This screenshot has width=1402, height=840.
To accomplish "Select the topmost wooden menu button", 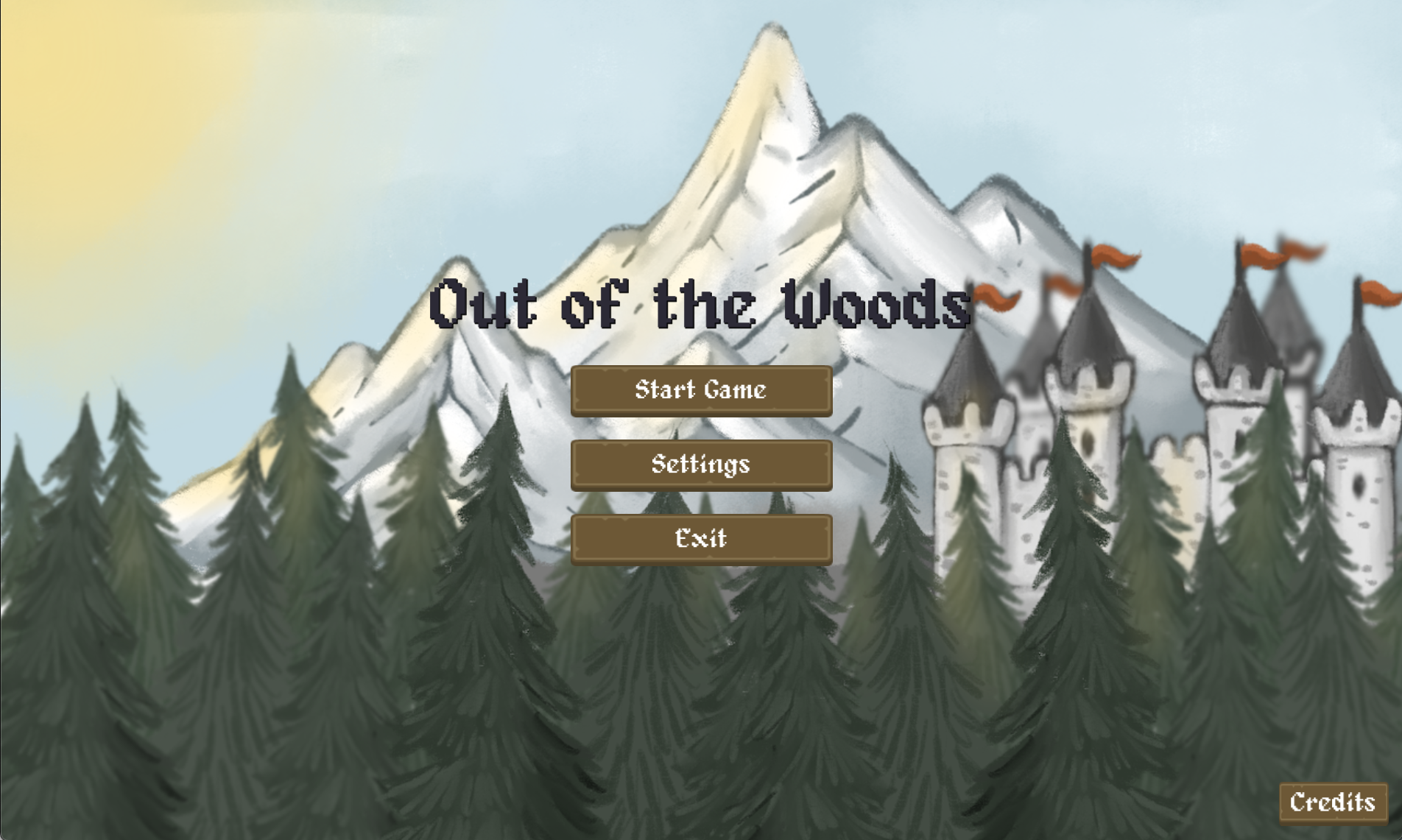I will pyautogui.click(x=701, y=391).
